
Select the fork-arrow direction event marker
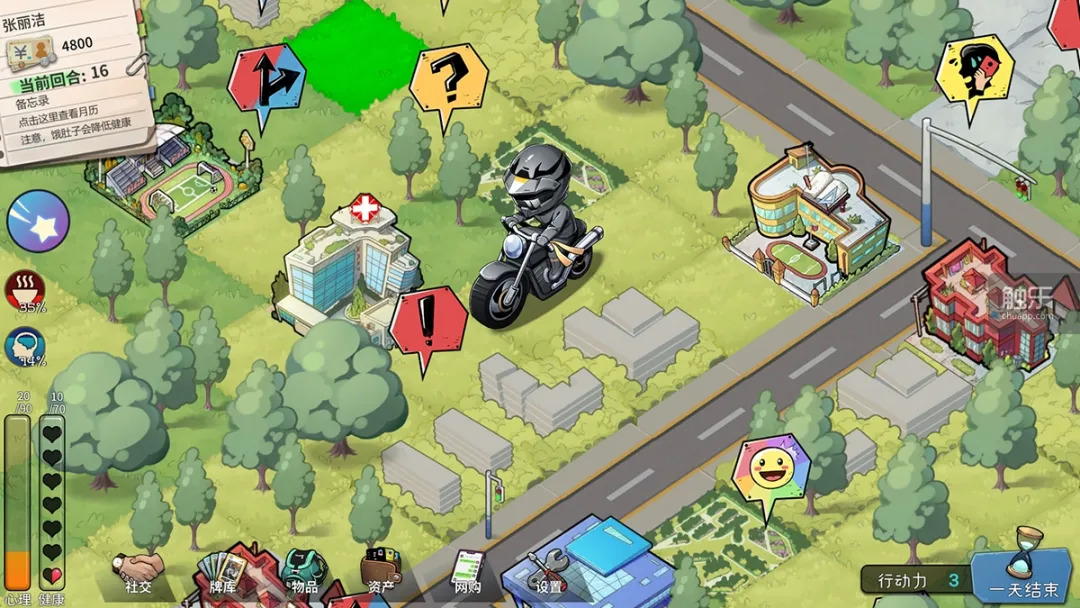pos(265,77)
